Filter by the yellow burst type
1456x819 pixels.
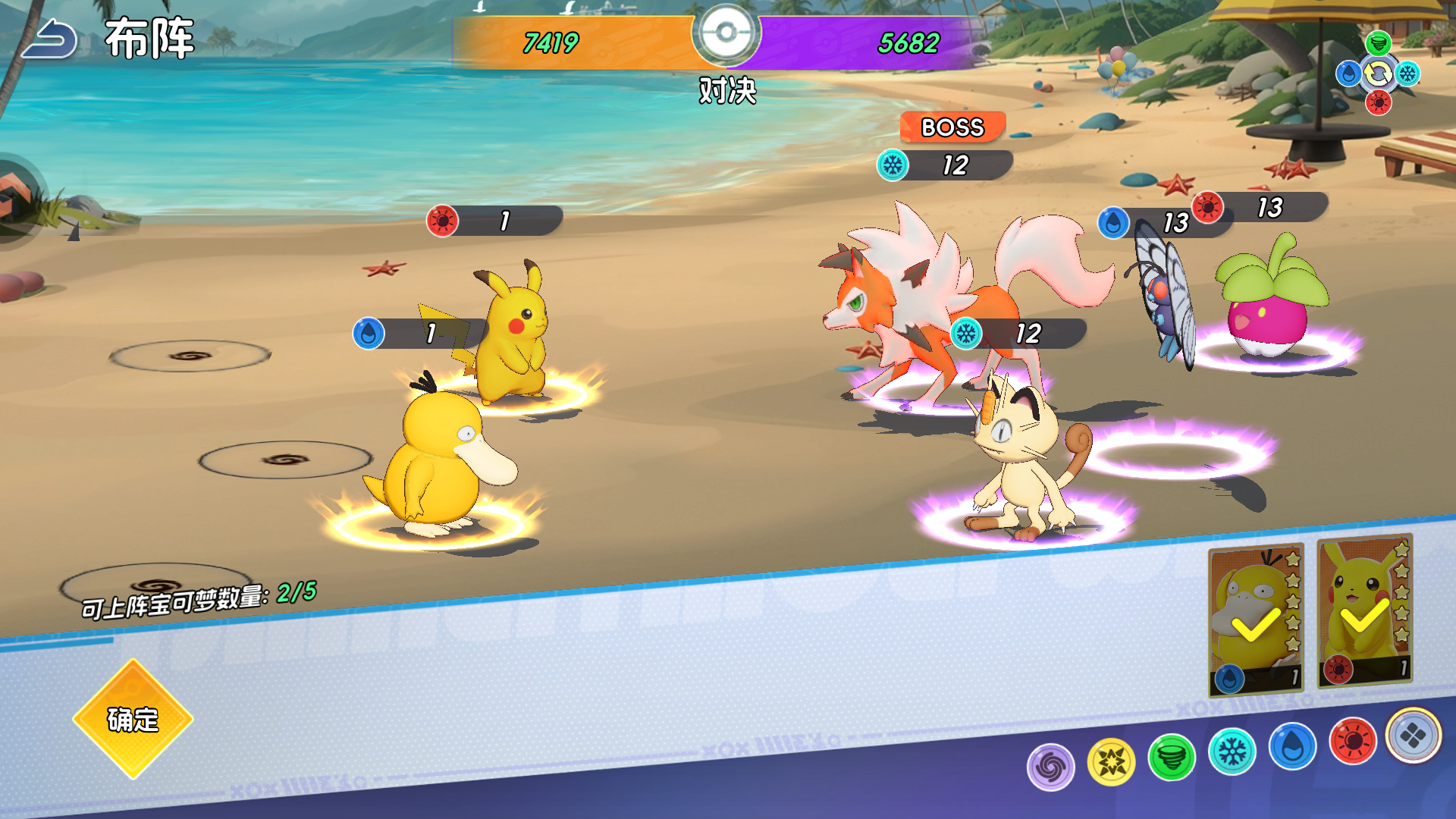[1111, 761]
